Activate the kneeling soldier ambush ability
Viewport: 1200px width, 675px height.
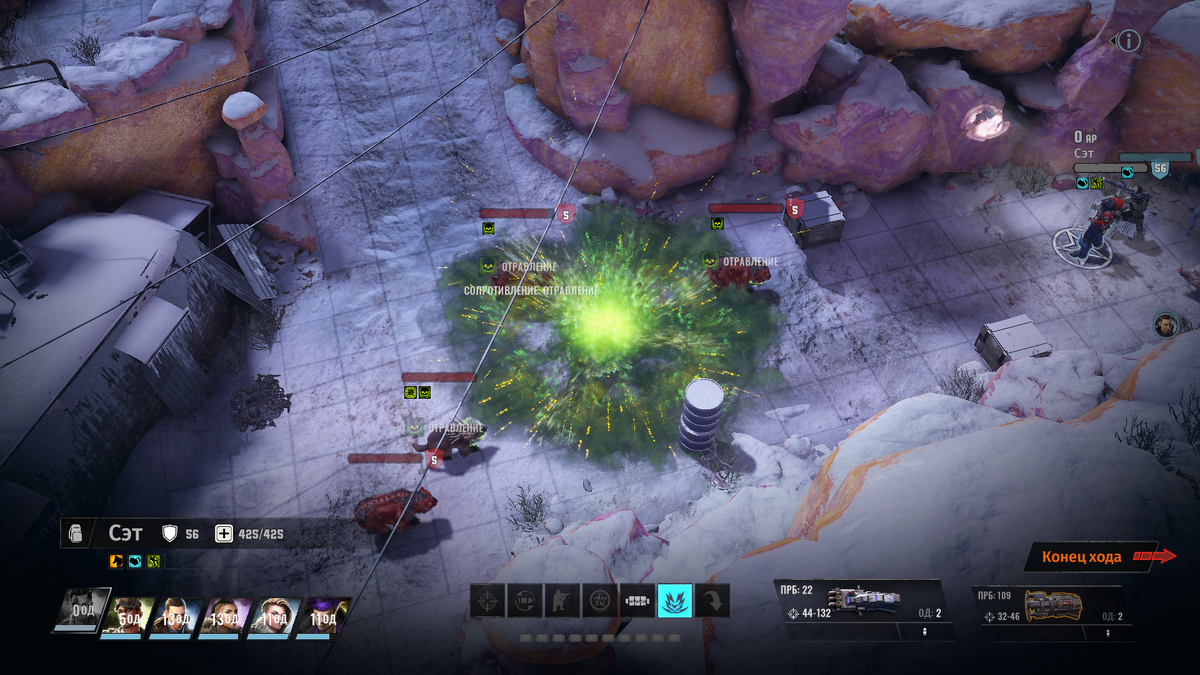(x=562, y=600)
